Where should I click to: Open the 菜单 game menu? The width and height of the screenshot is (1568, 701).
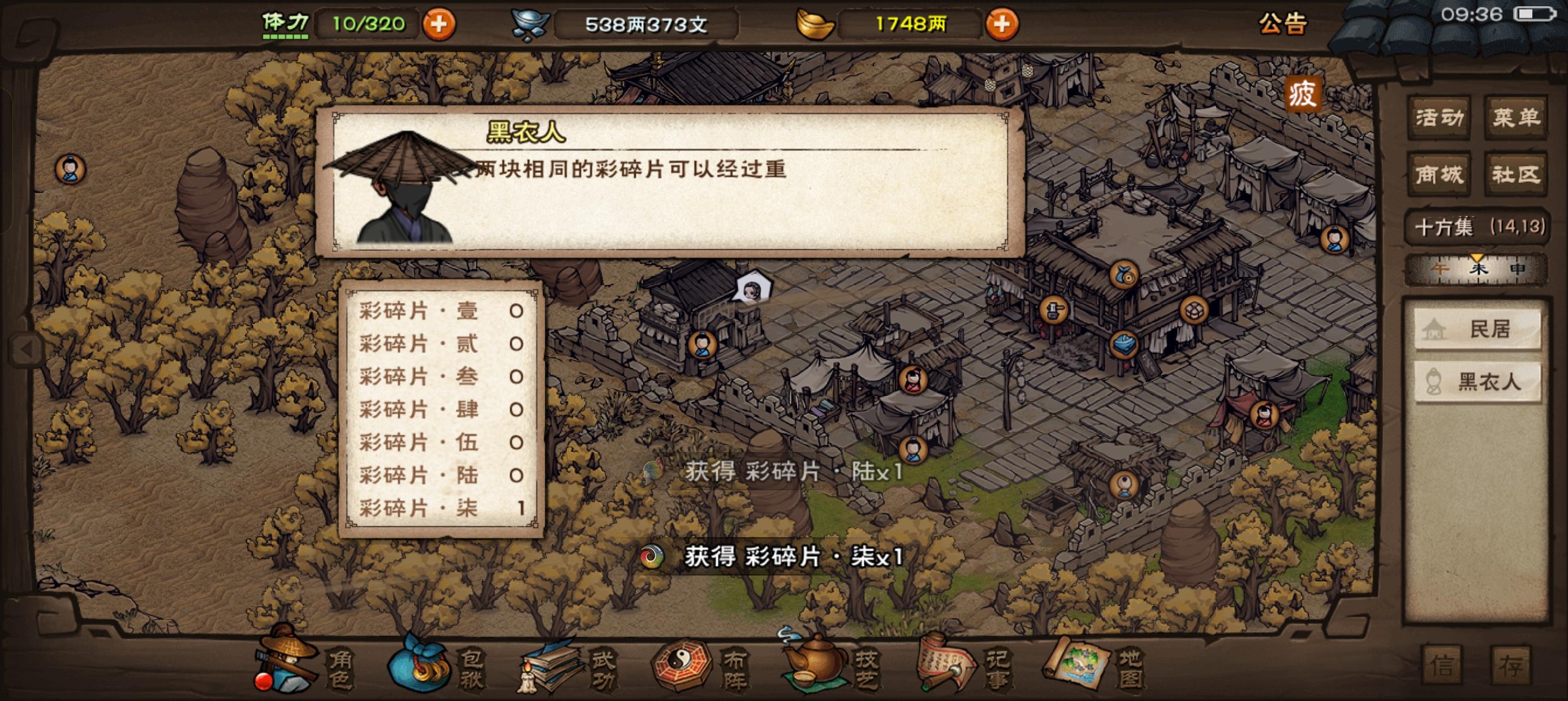coord(1517,119)
